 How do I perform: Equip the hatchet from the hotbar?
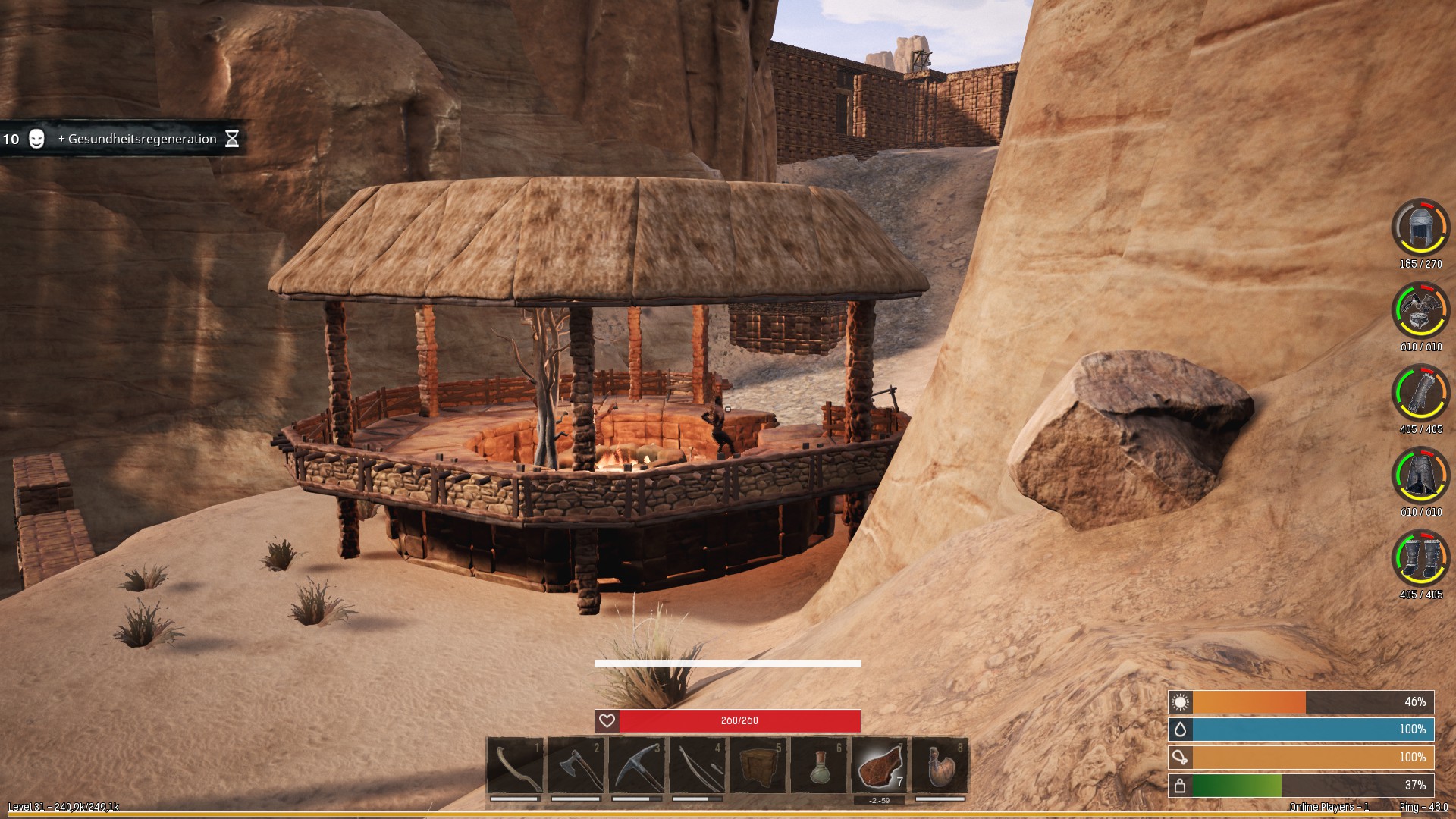pos(576,766)
